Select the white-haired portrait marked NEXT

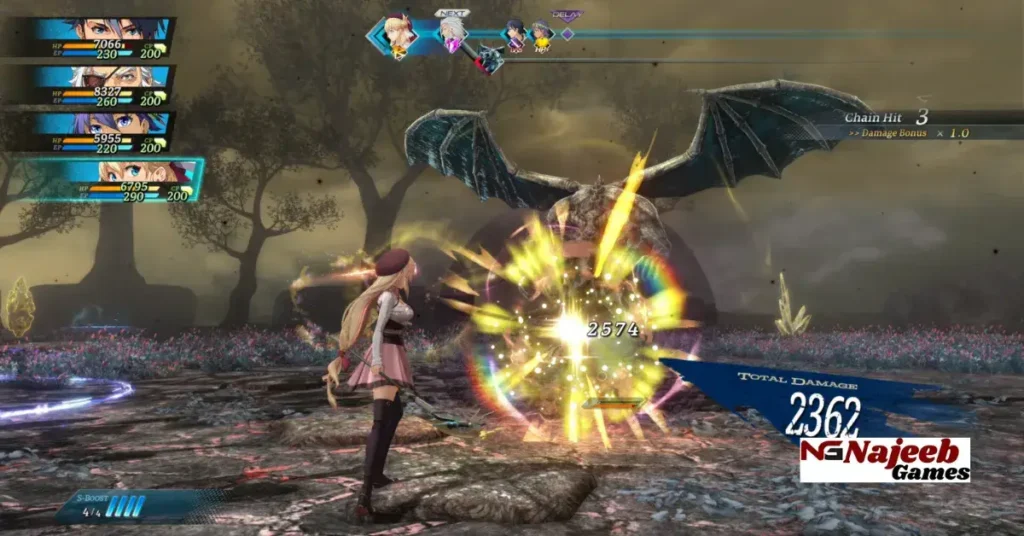(x=453, y=33)
